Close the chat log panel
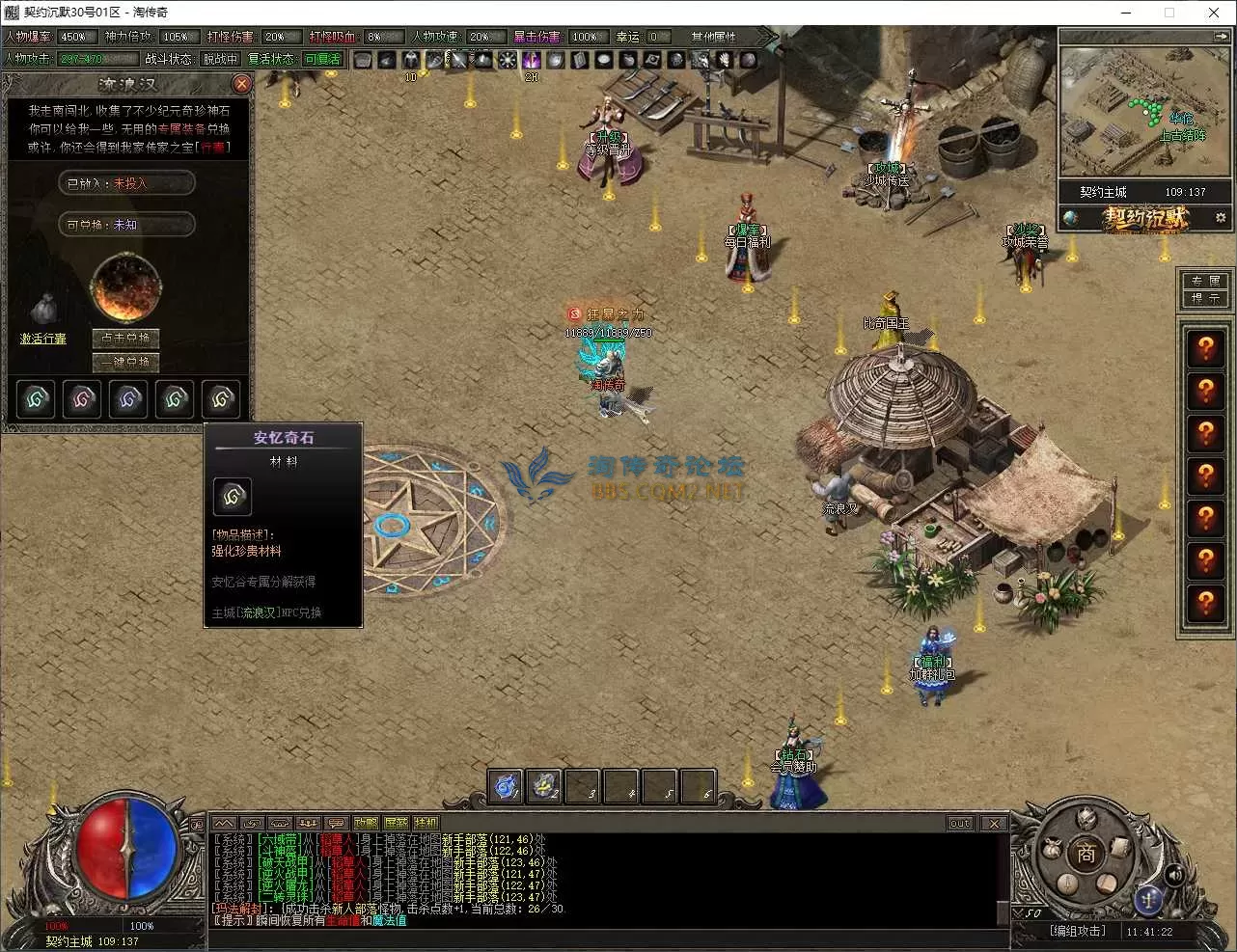 click(993, 824)
